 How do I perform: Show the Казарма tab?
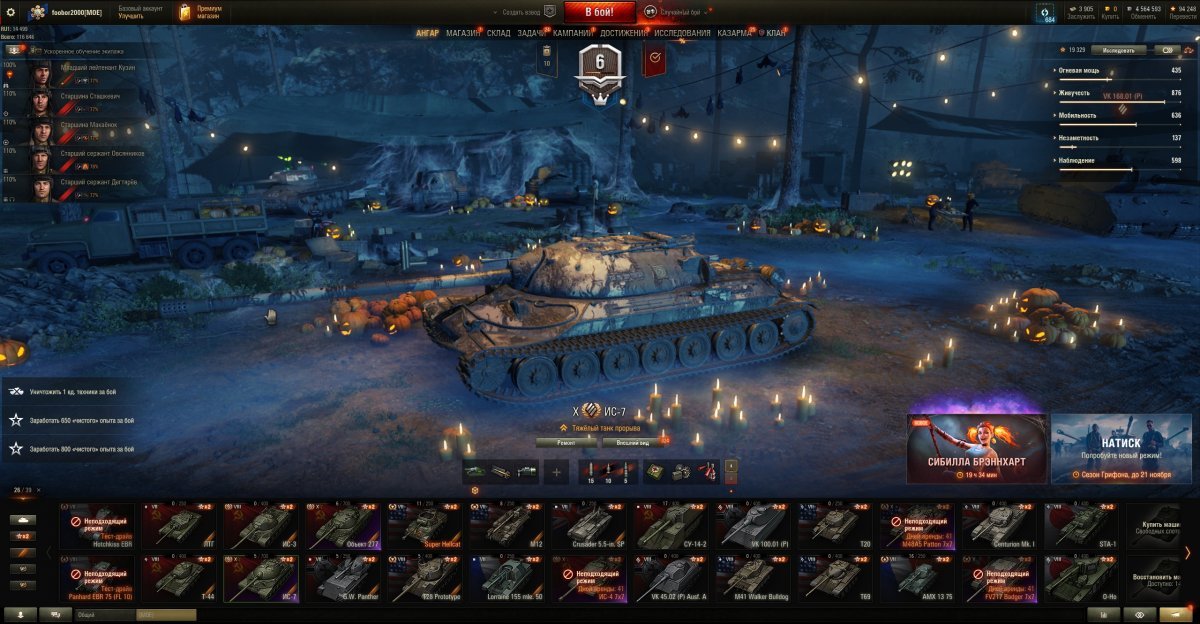734,33
